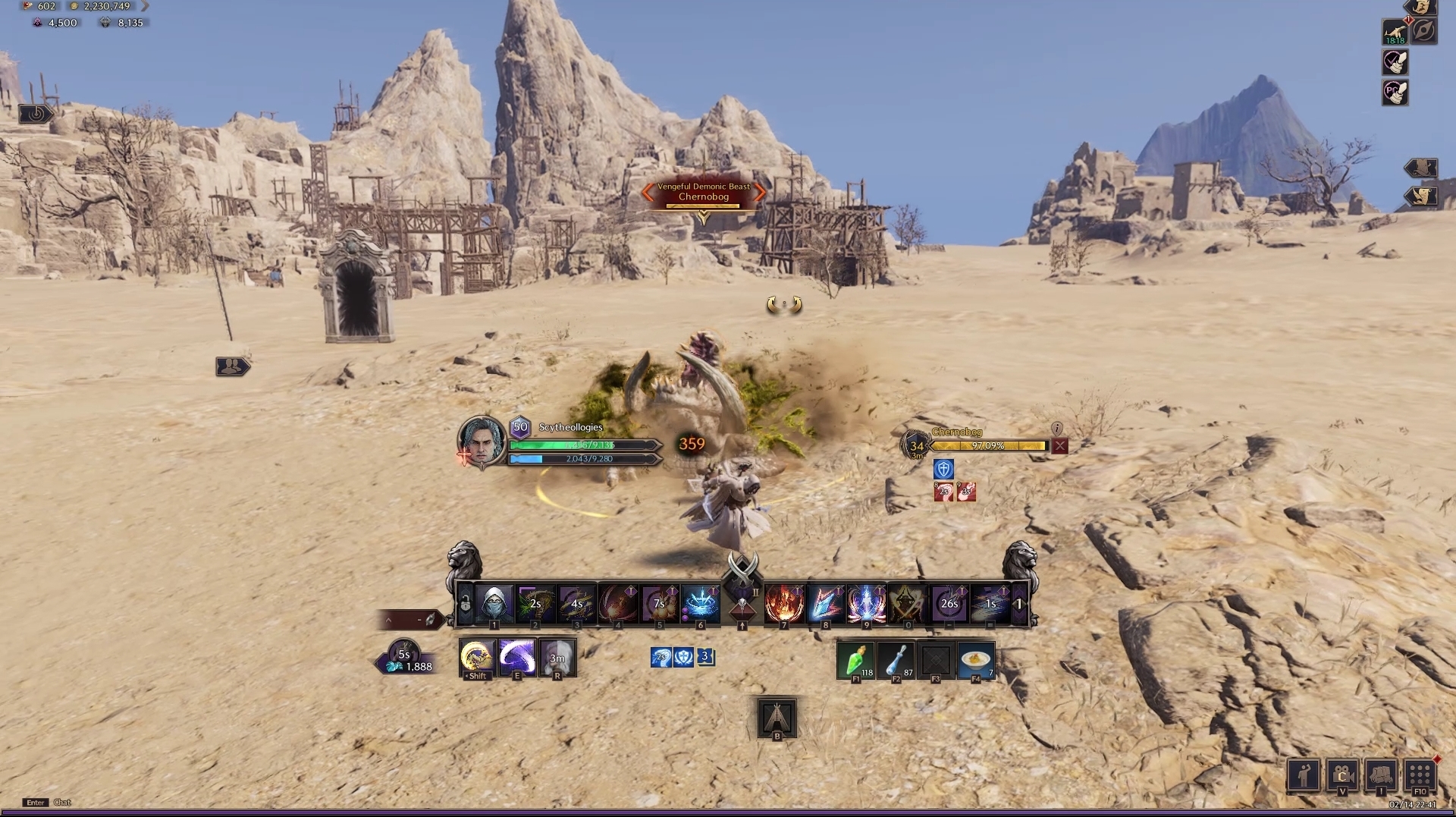Open the camp tent button

coord(777,717)
